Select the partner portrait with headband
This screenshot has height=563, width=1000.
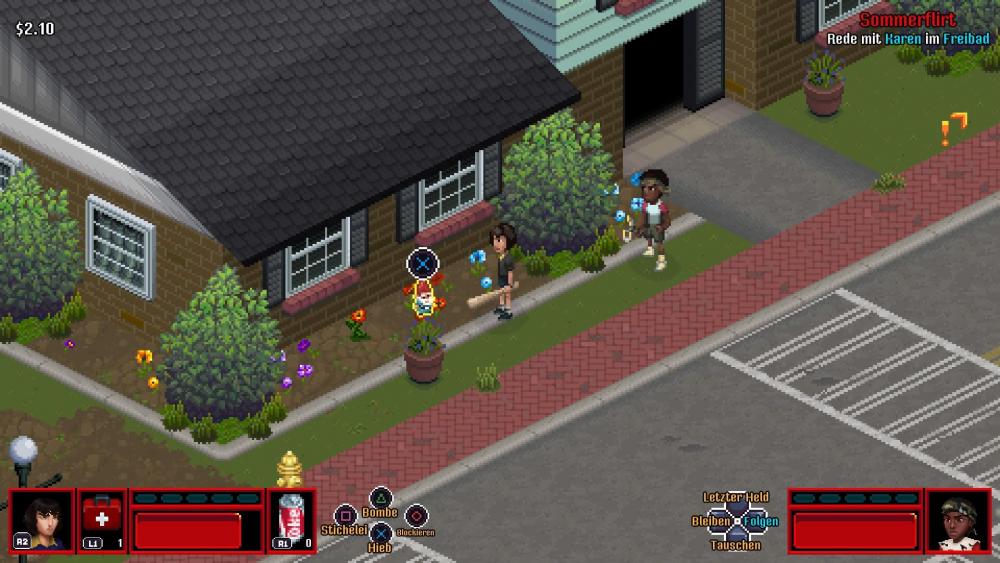pyautogui.click(x=956, y=520)
